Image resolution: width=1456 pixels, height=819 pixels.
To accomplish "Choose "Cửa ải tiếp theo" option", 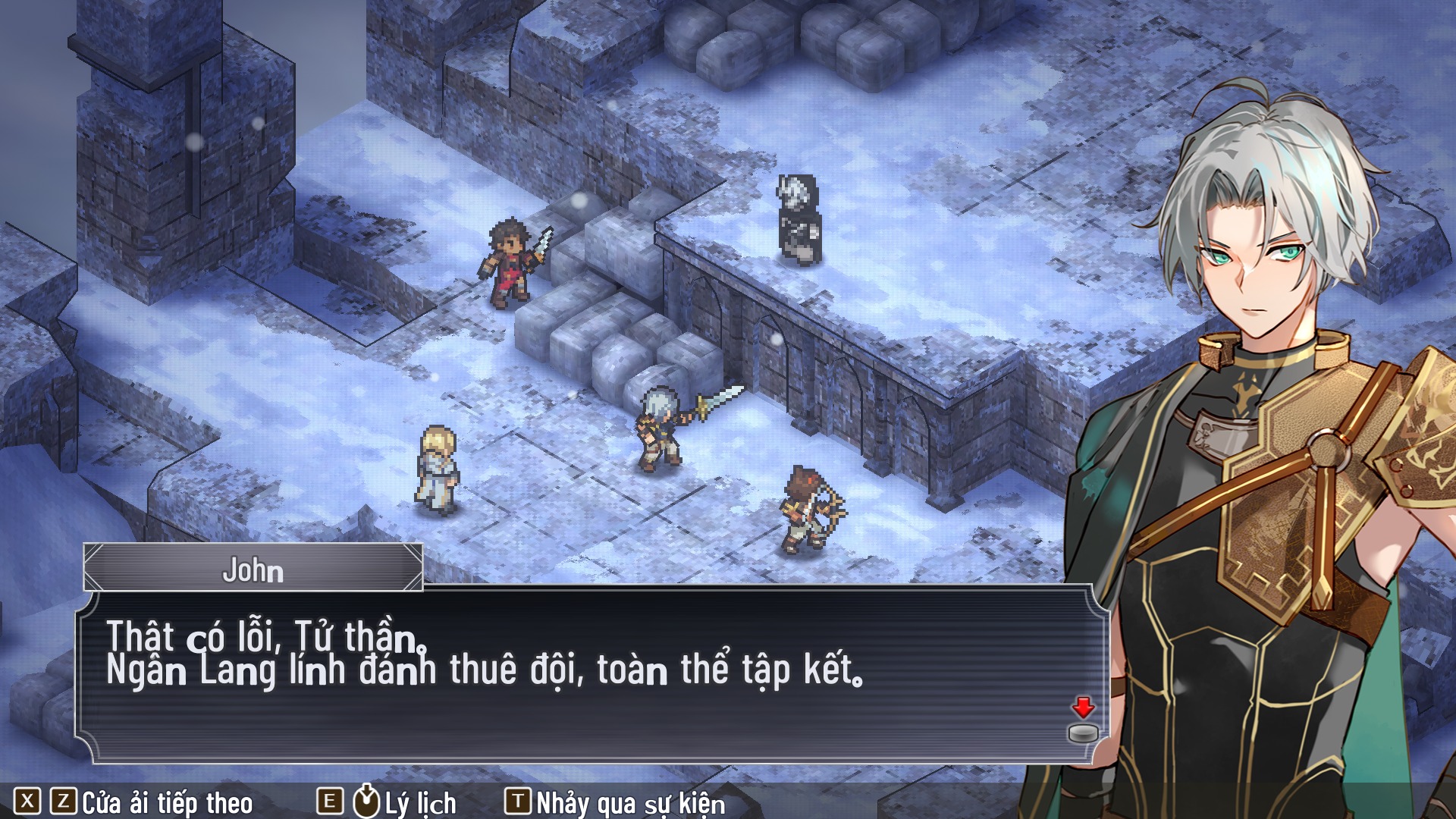I will click(167, 802).
